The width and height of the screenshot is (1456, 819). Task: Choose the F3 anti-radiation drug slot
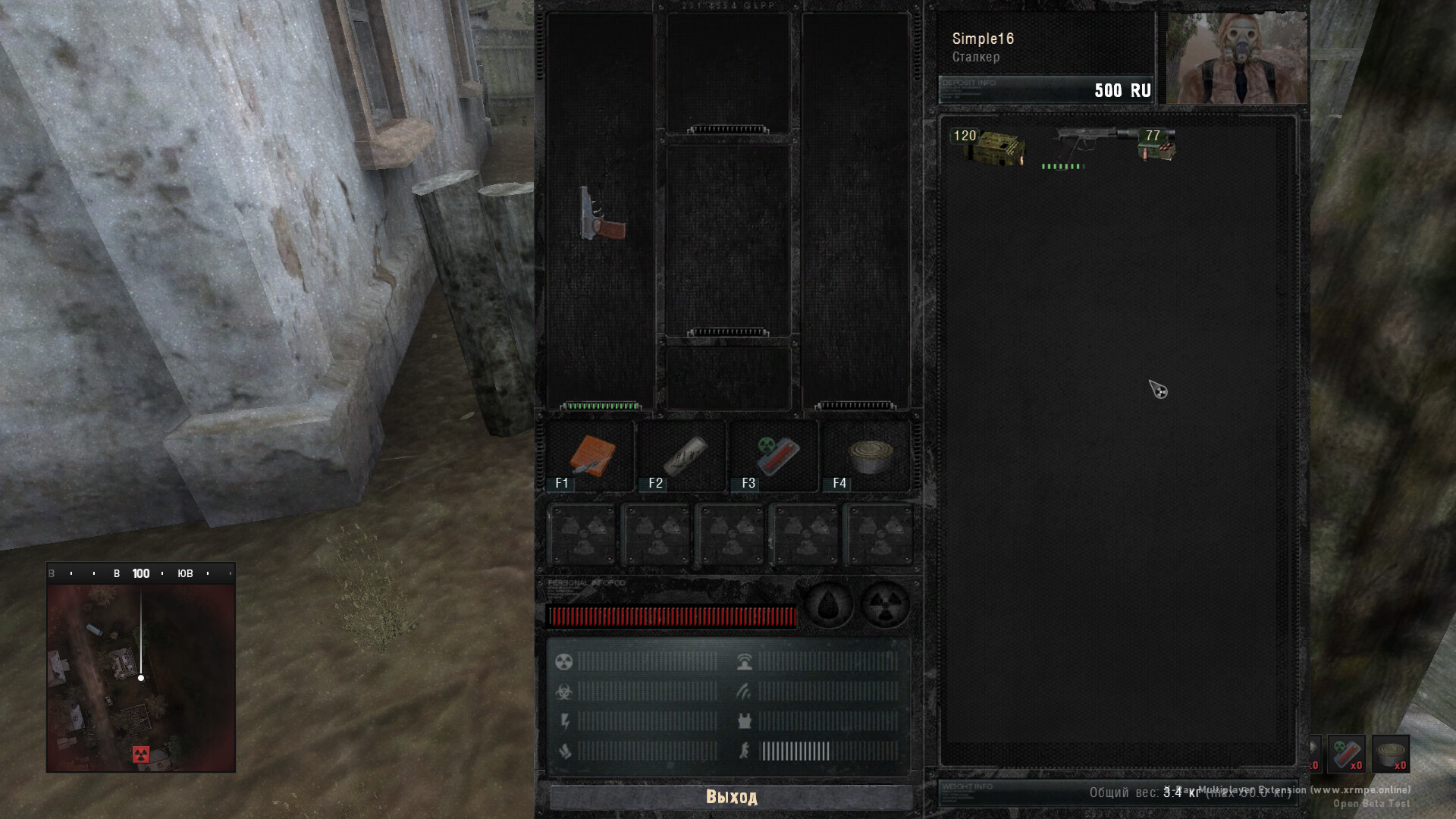point(776,457)
